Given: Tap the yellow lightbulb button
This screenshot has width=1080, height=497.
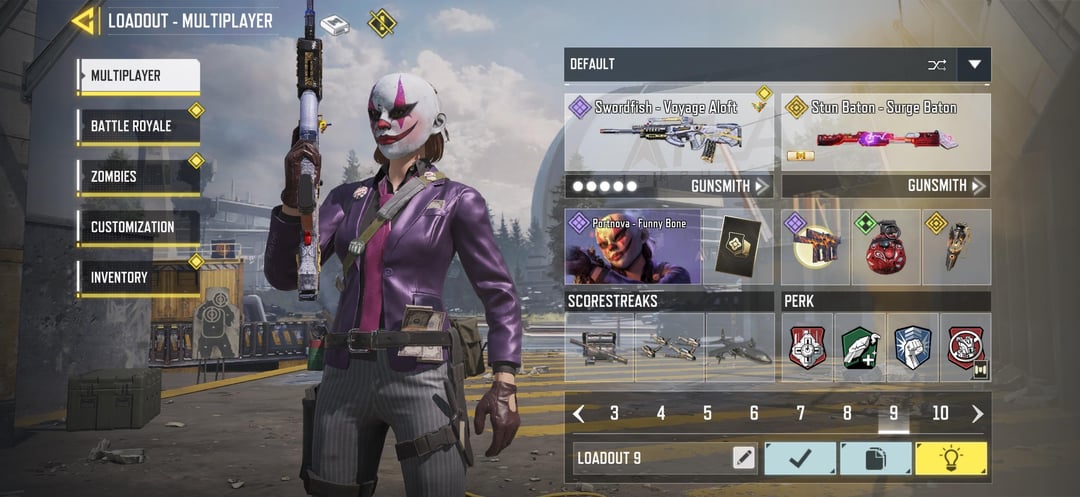Looking at the screenshot, I should click(x=950, y=458).
